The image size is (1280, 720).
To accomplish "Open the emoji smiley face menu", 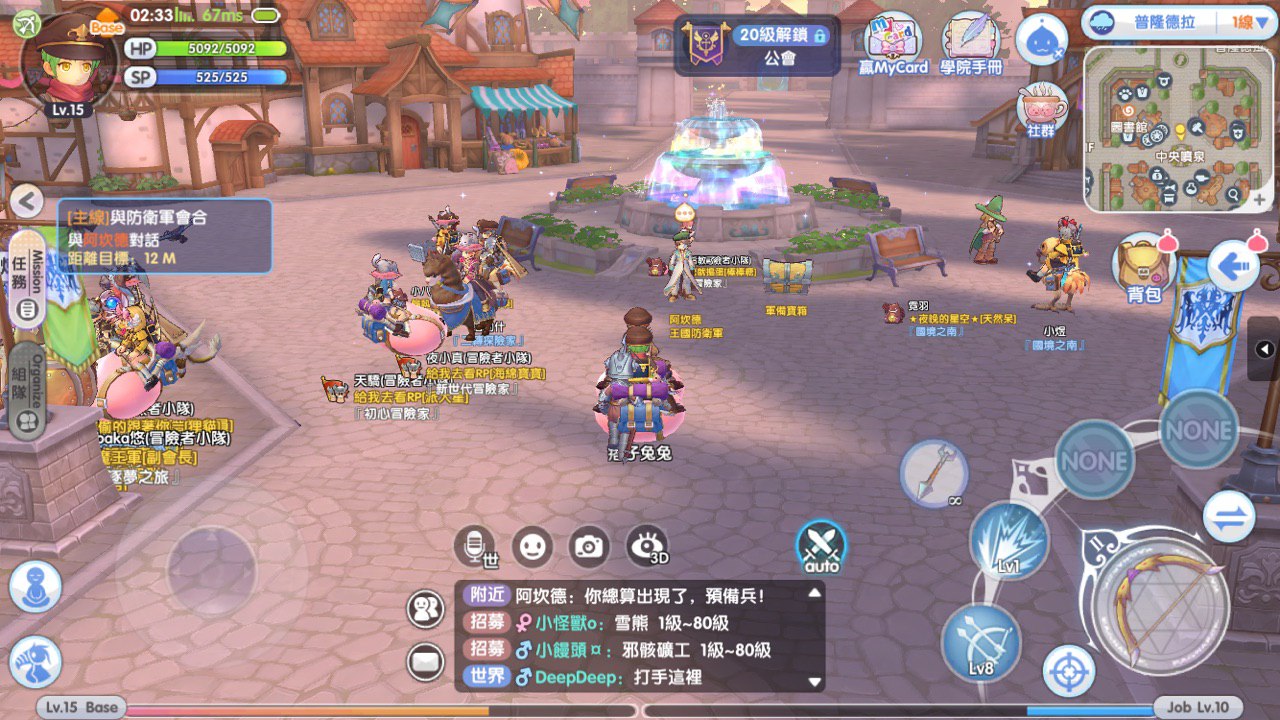I will pyautogui.click(x=532, y=546).
